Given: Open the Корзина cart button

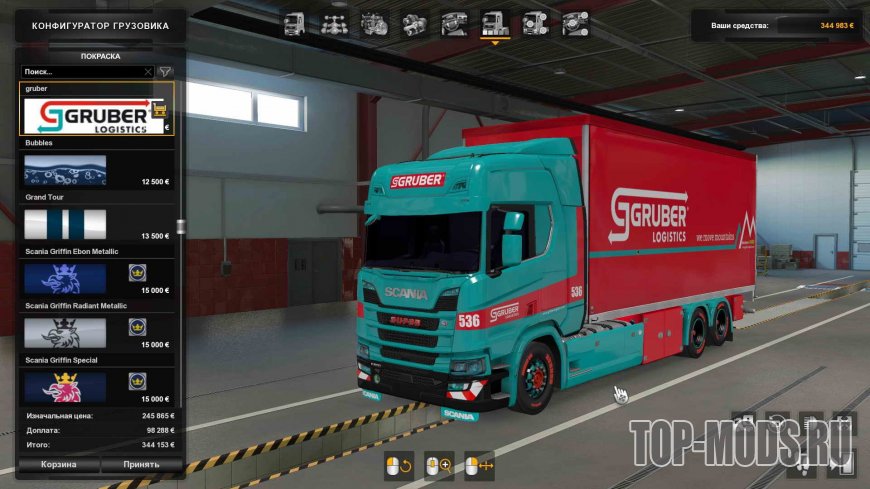Looking at the screenshot, I should [58, 464].
